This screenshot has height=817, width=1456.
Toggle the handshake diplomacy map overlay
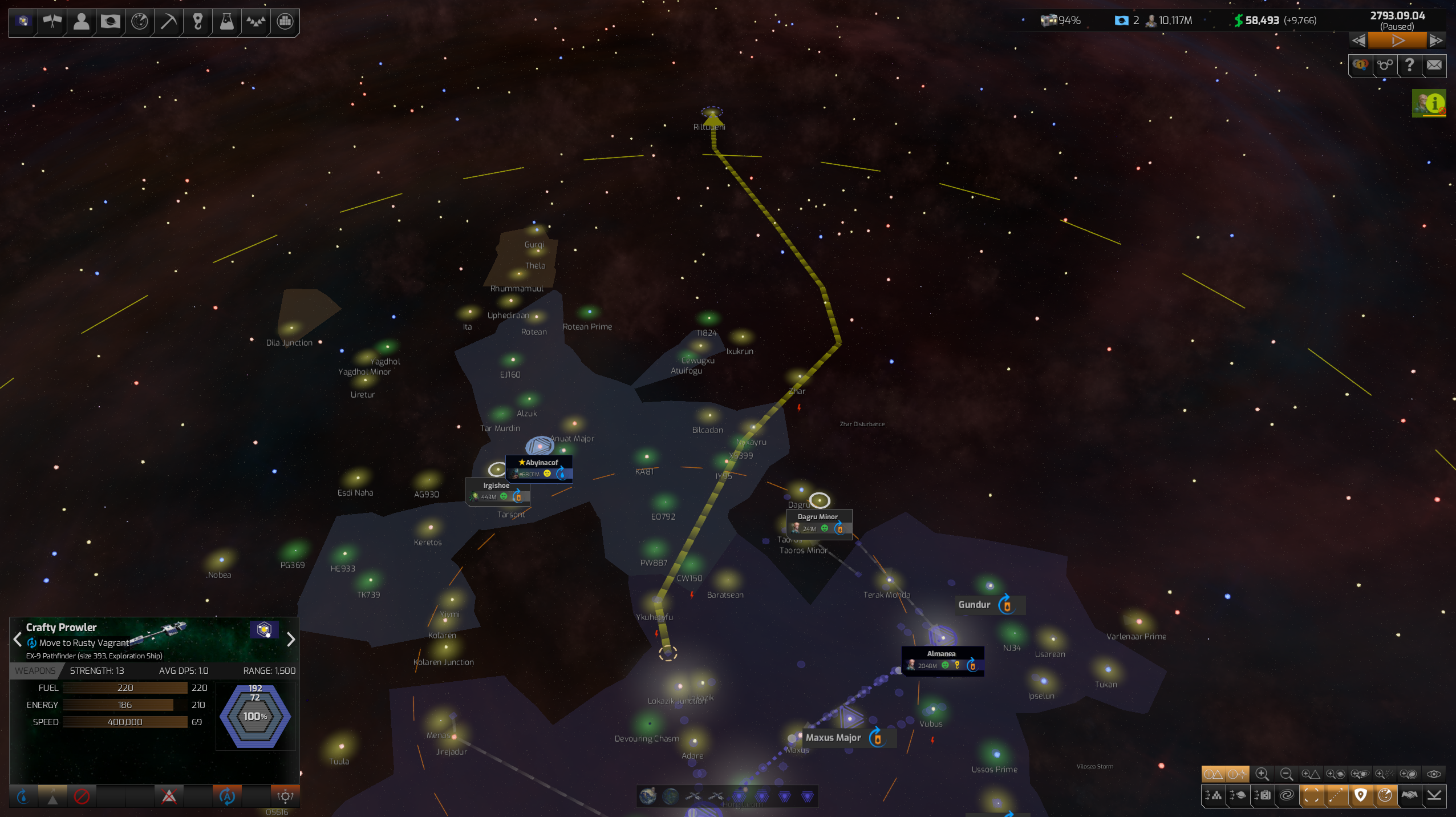pos(1409,795)
